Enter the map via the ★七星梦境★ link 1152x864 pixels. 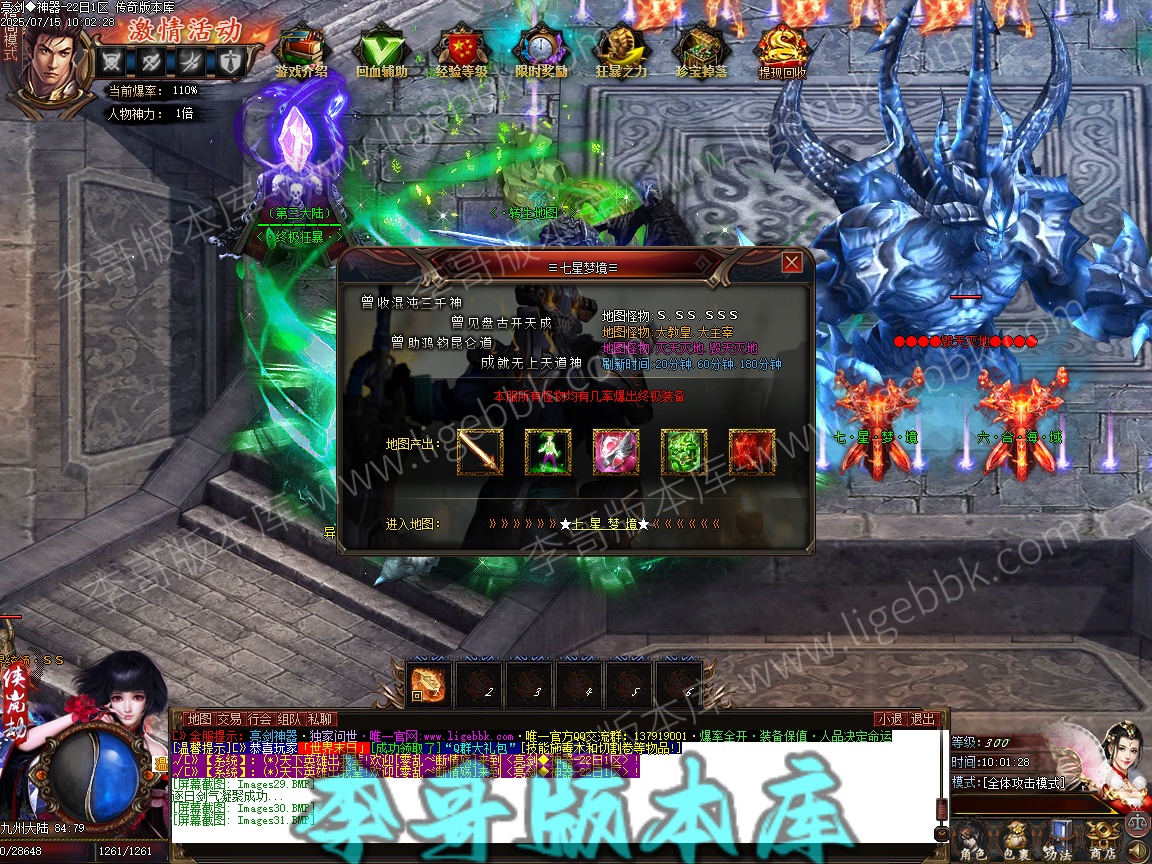604,524
